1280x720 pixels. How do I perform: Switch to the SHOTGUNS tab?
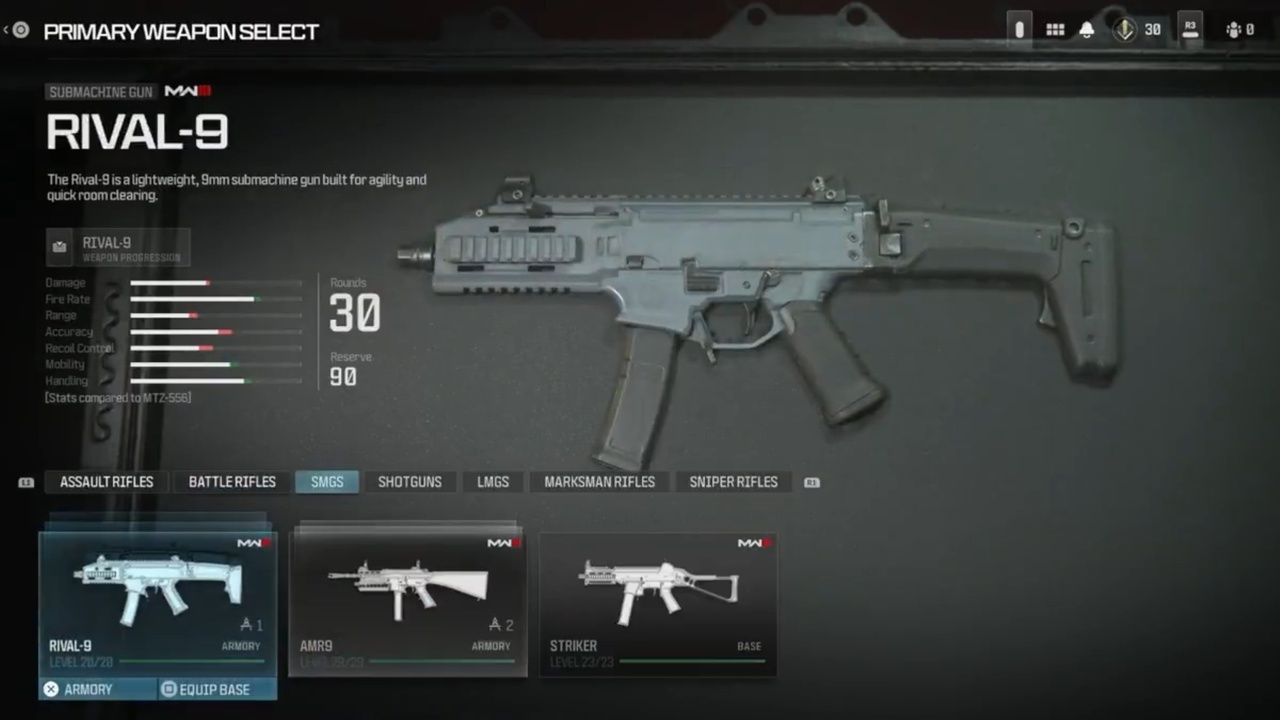point(409,482)
